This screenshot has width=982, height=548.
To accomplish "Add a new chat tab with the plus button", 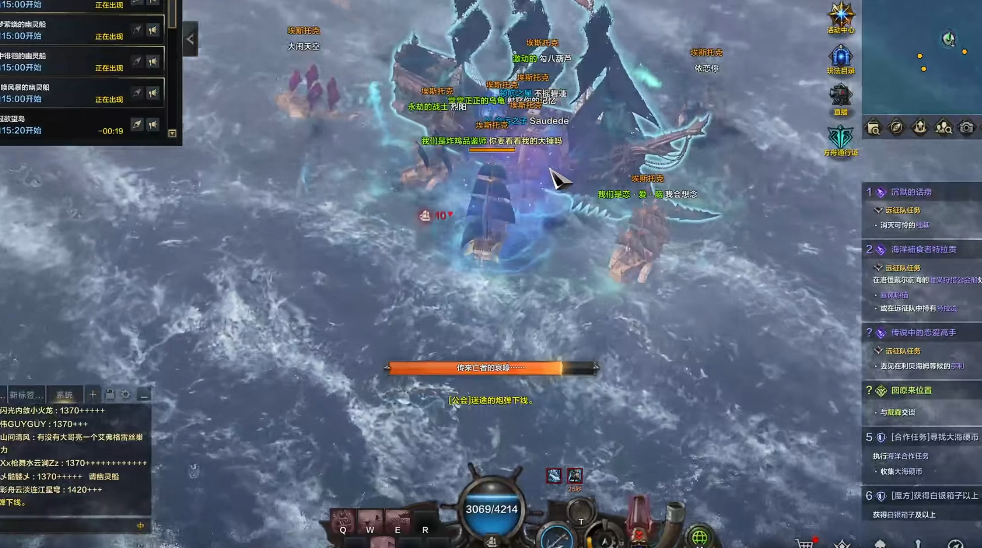I will click(93, 394).
